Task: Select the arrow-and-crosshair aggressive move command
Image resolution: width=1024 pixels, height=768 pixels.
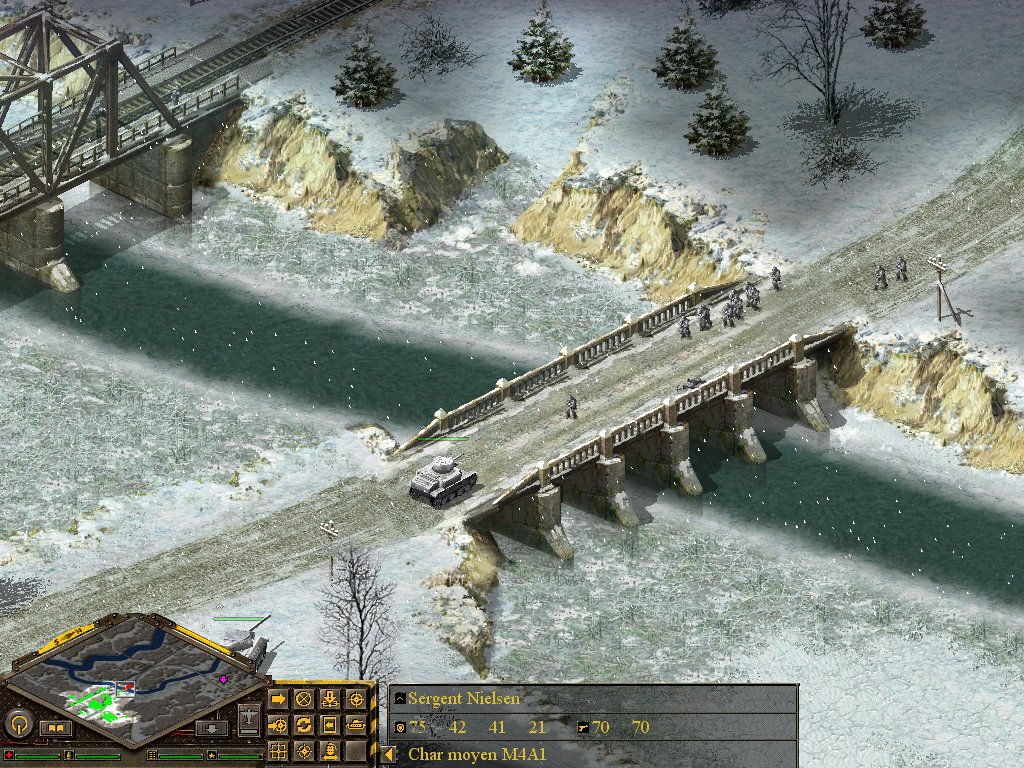Action: coord(279,724)
